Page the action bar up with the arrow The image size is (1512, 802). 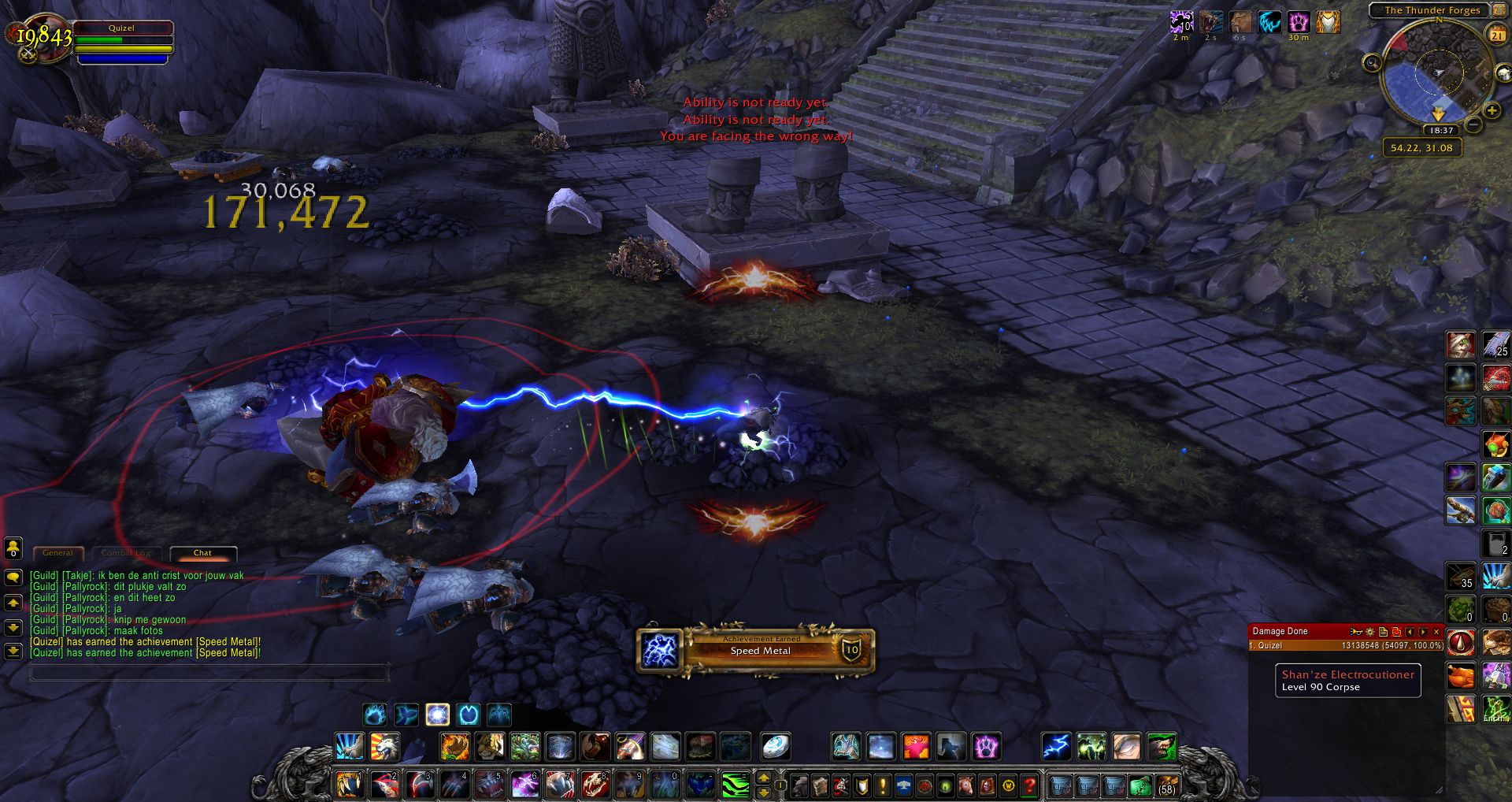[763, 778]
